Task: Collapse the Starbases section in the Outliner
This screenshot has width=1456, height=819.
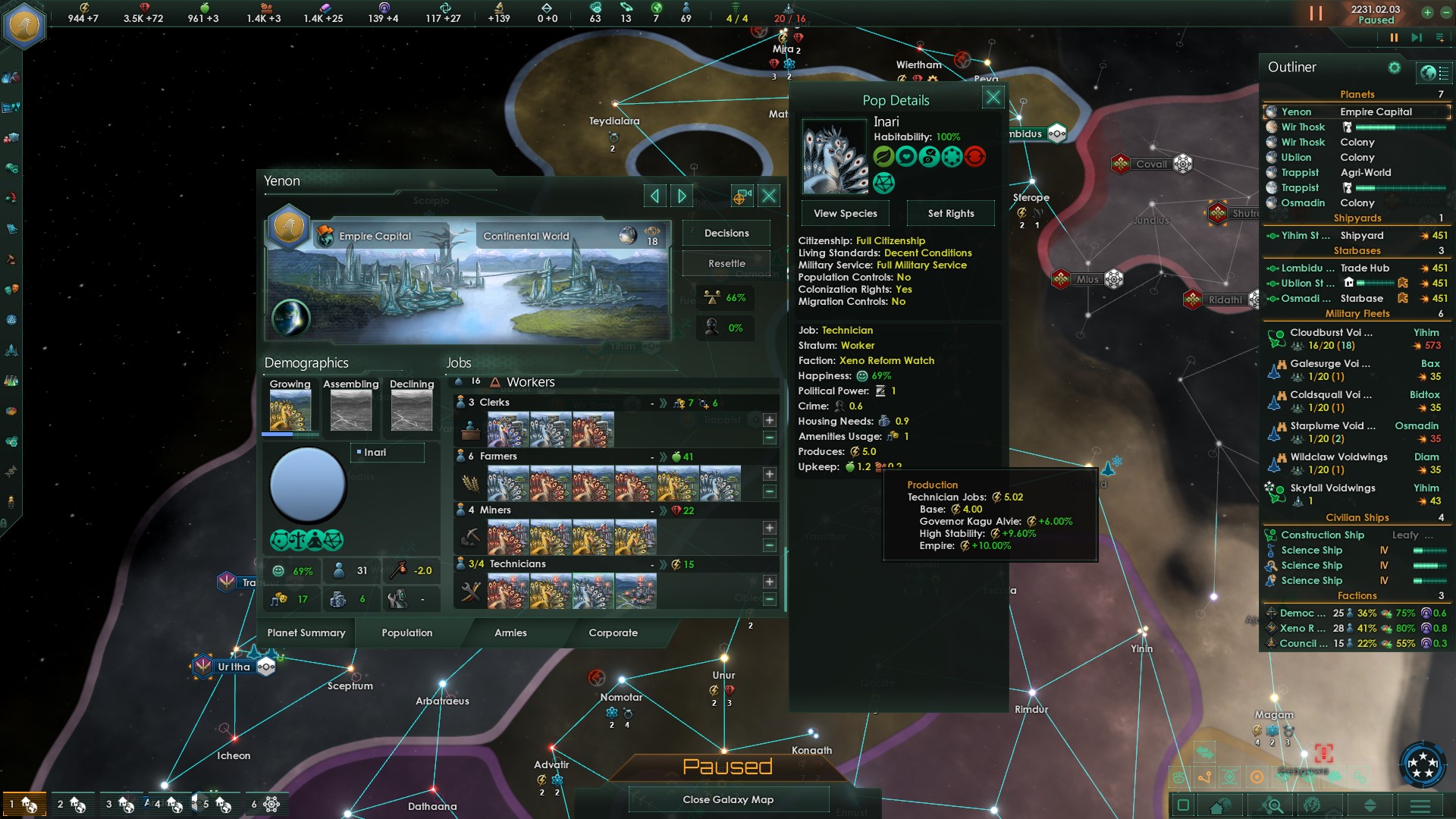Action: 1357,250
